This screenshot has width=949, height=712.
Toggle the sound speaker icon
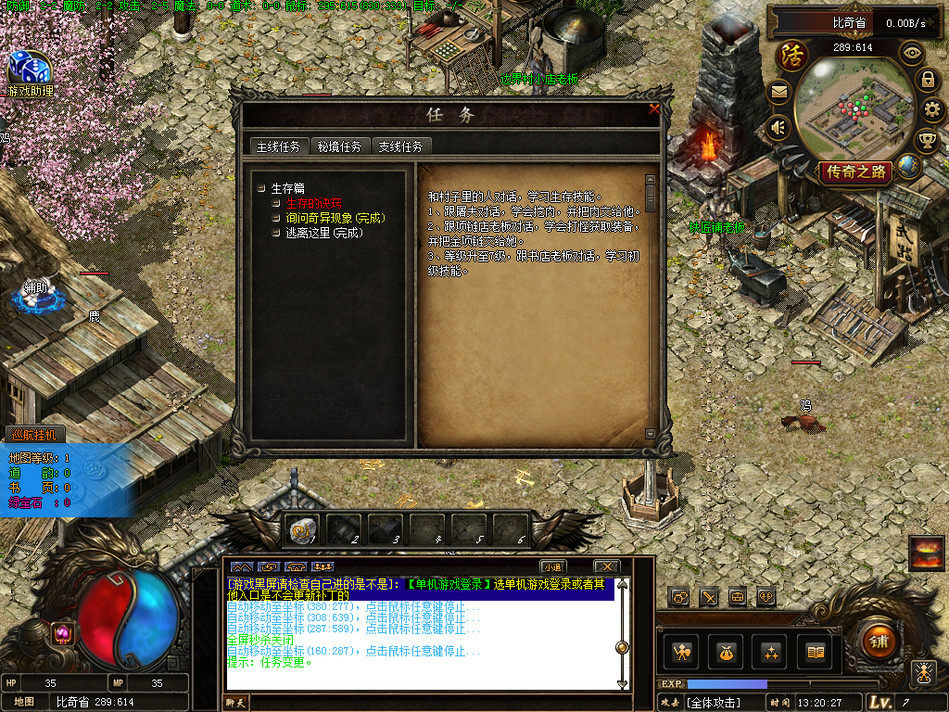tap(777, 128)
